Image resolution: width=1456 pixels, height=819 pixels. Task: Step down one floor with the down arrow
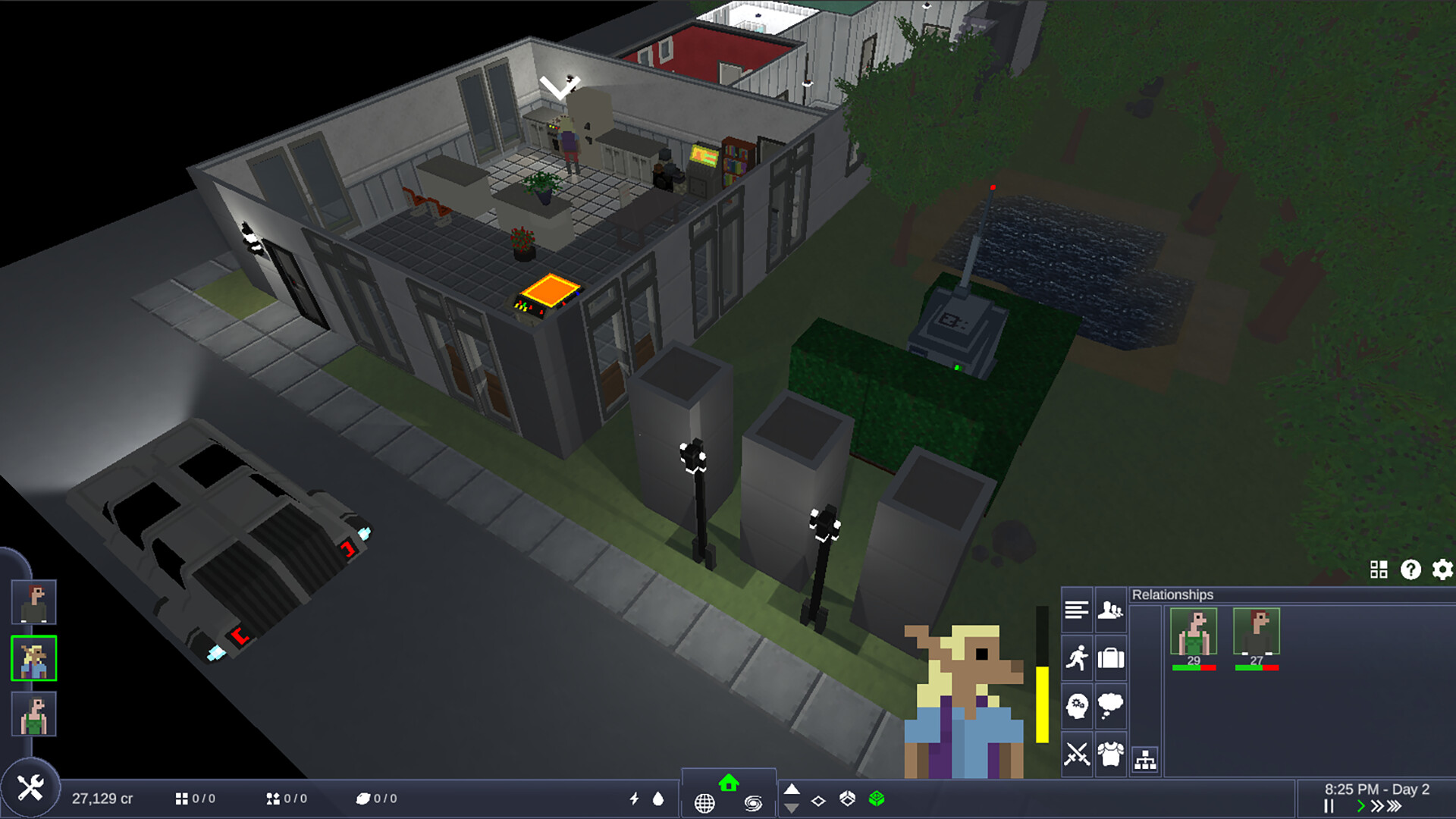click(x=792, y=809)
